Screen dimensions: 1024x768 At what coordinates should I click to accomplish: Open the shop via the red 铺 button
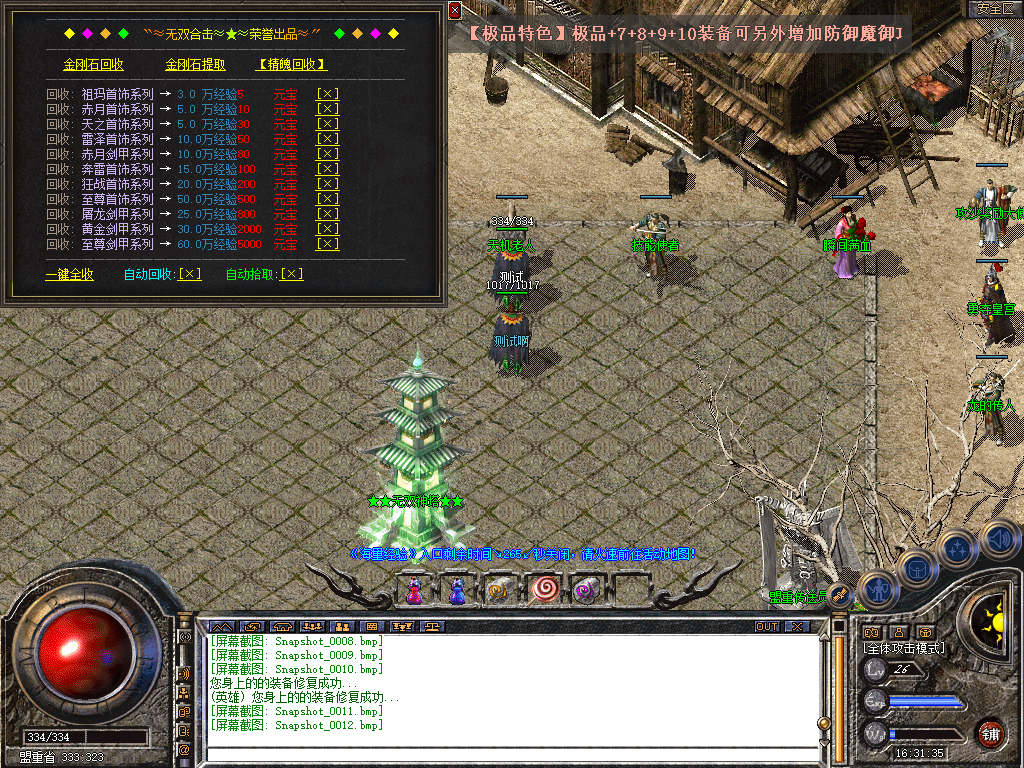coord(991,733)
